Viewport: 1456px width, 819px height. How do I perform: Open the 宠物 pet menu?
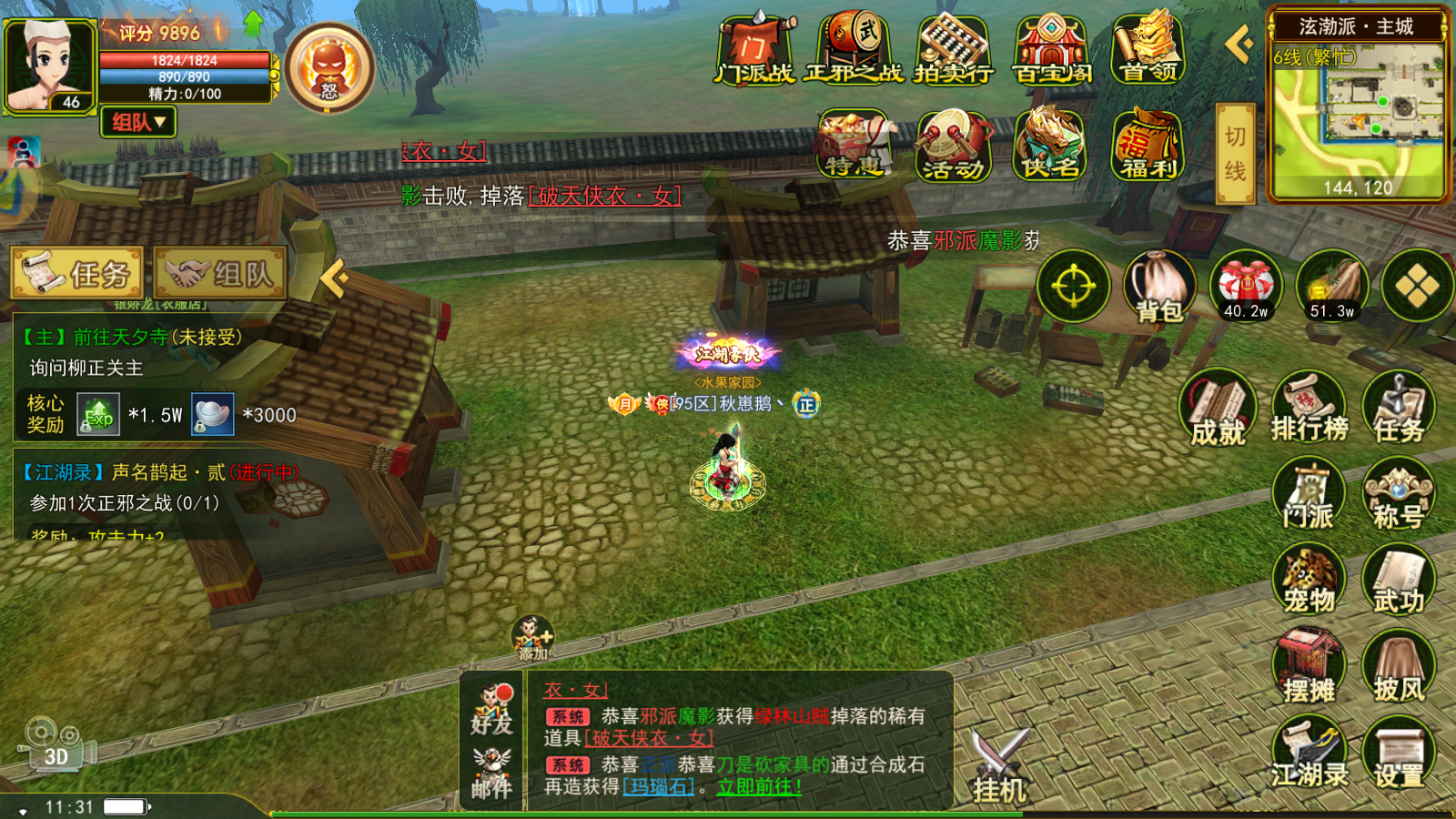[1309, 581]
